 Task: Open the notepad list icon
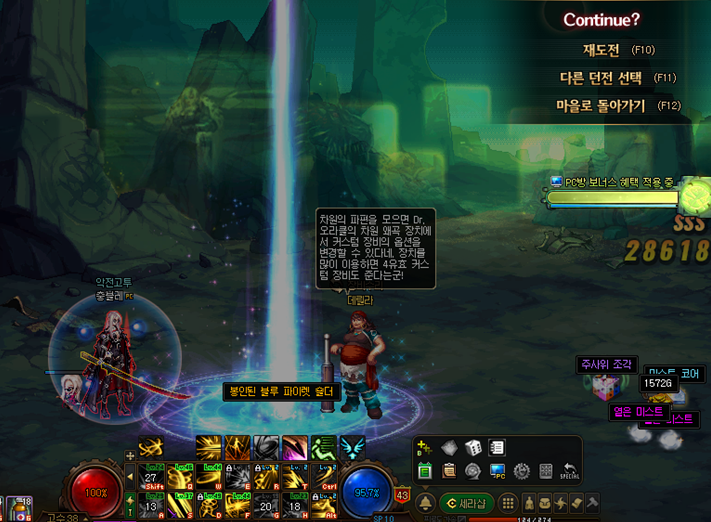[x=497, y=448]
